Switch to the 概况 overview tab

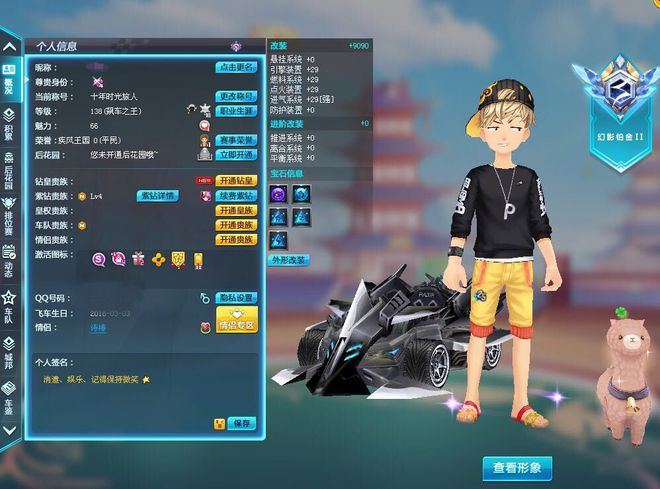click(x=9, y=79)
